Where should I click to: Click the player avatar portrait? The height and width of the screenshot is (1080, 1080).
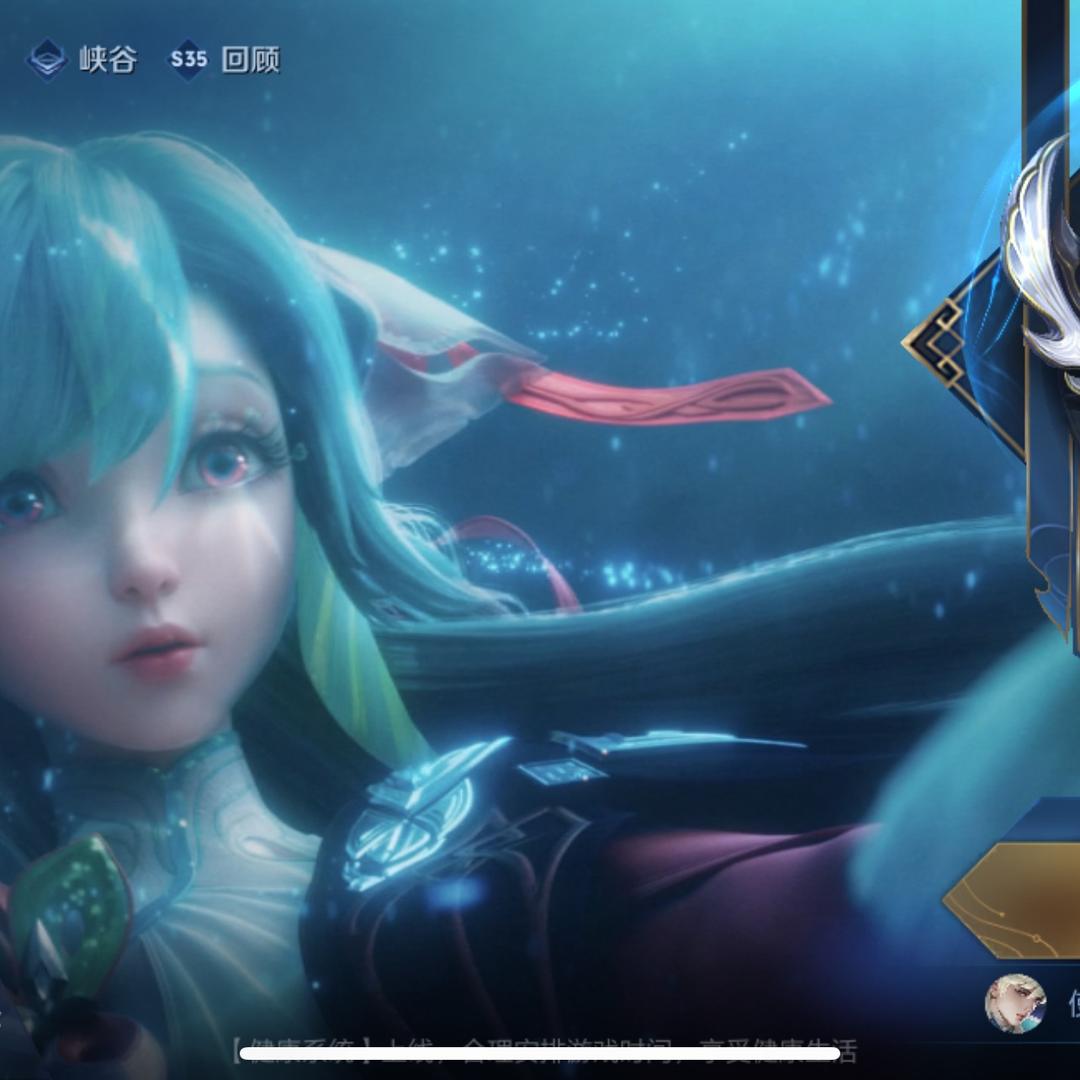pyautogui.click(x=1015, y=1003)
